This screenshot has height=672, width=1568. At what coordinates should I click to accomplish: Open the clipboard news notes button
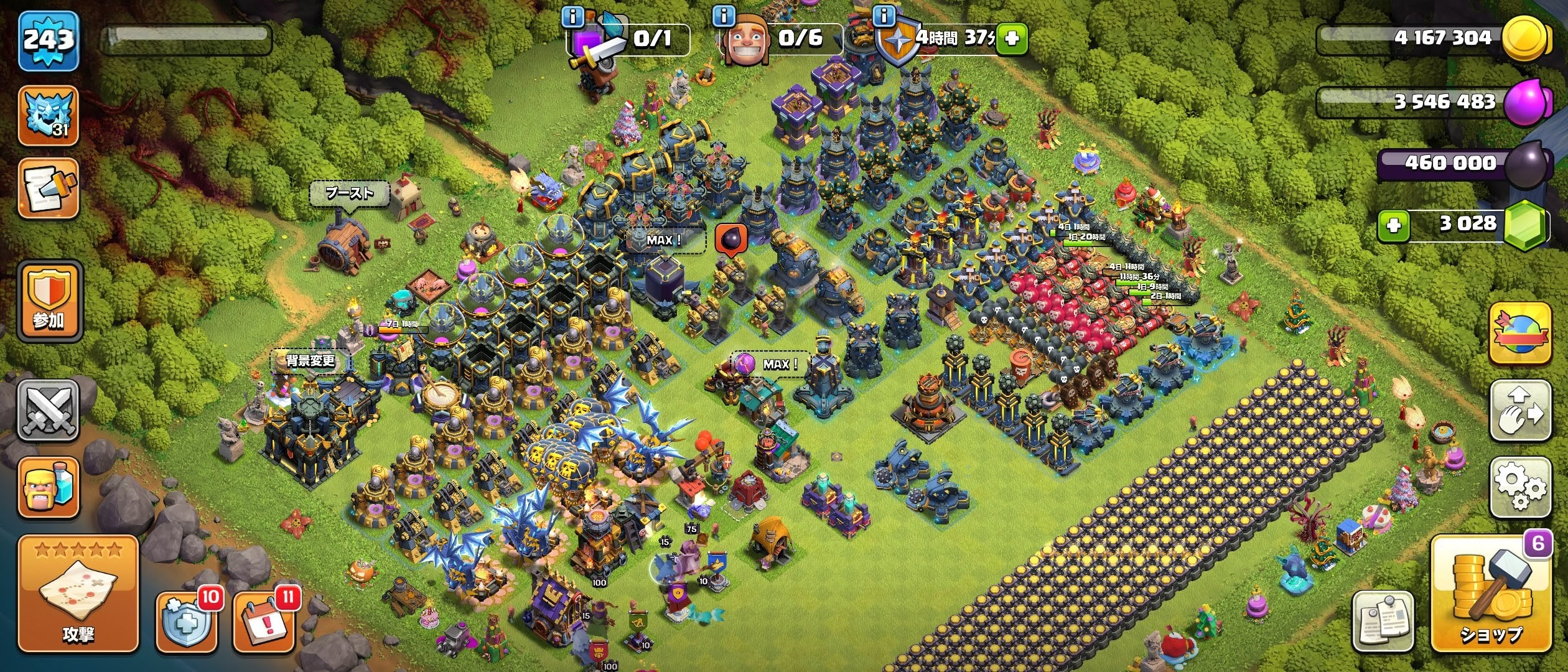point(1383,620)
